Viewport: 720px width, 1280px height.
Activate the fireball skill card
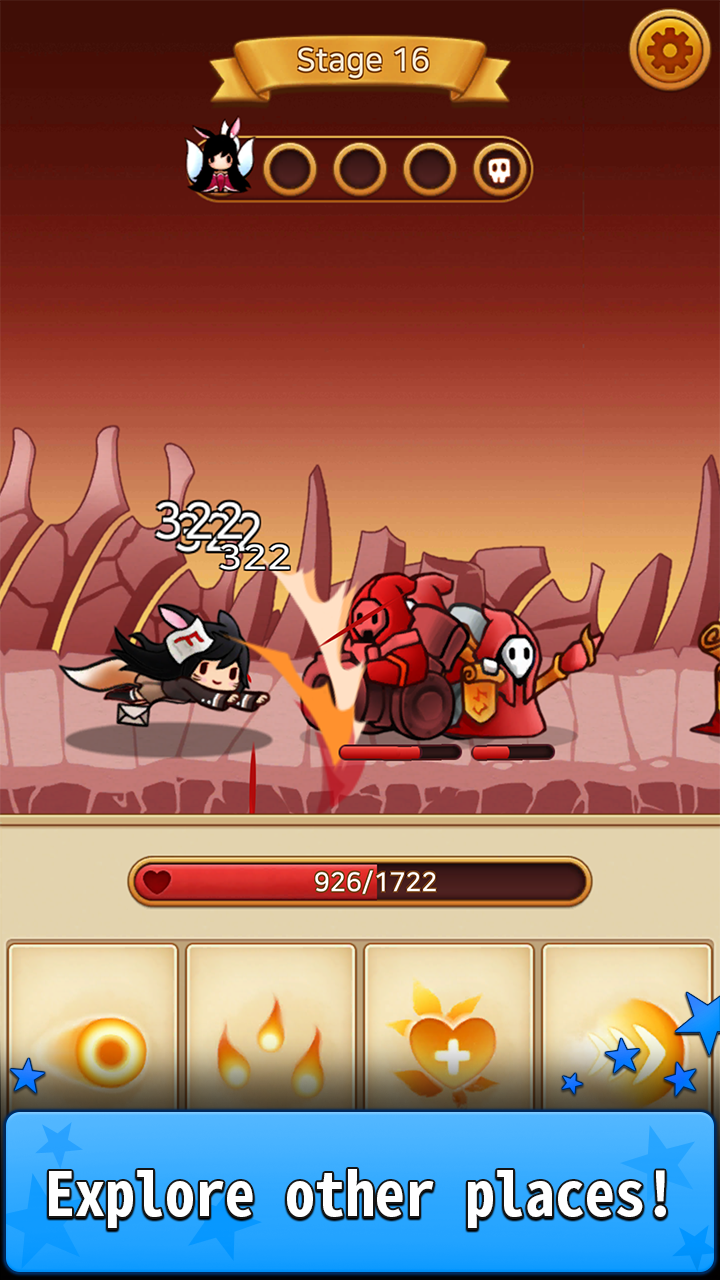point(93,1030)
